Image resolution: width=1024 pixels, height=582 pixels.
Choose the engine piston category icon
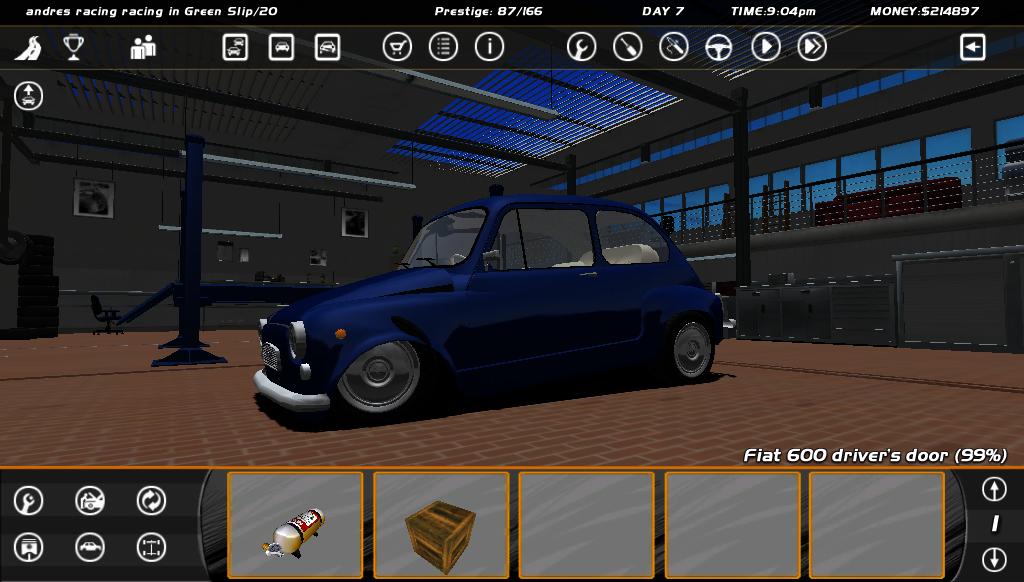pyautogui.click(x=29, y=547)
